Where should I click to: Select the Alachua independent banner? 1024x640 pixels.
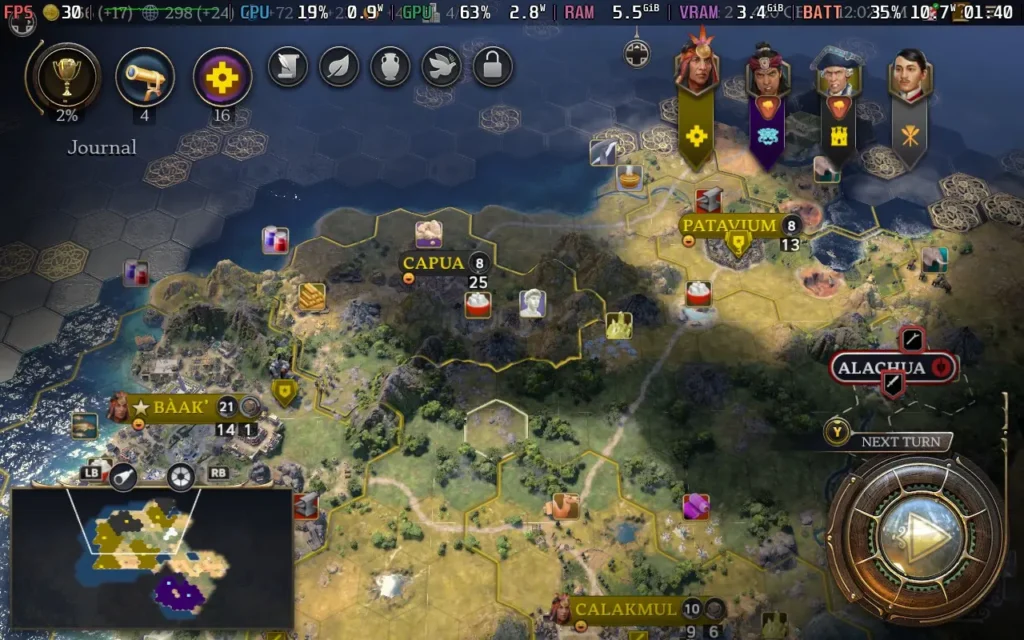(x=882, y=367)
